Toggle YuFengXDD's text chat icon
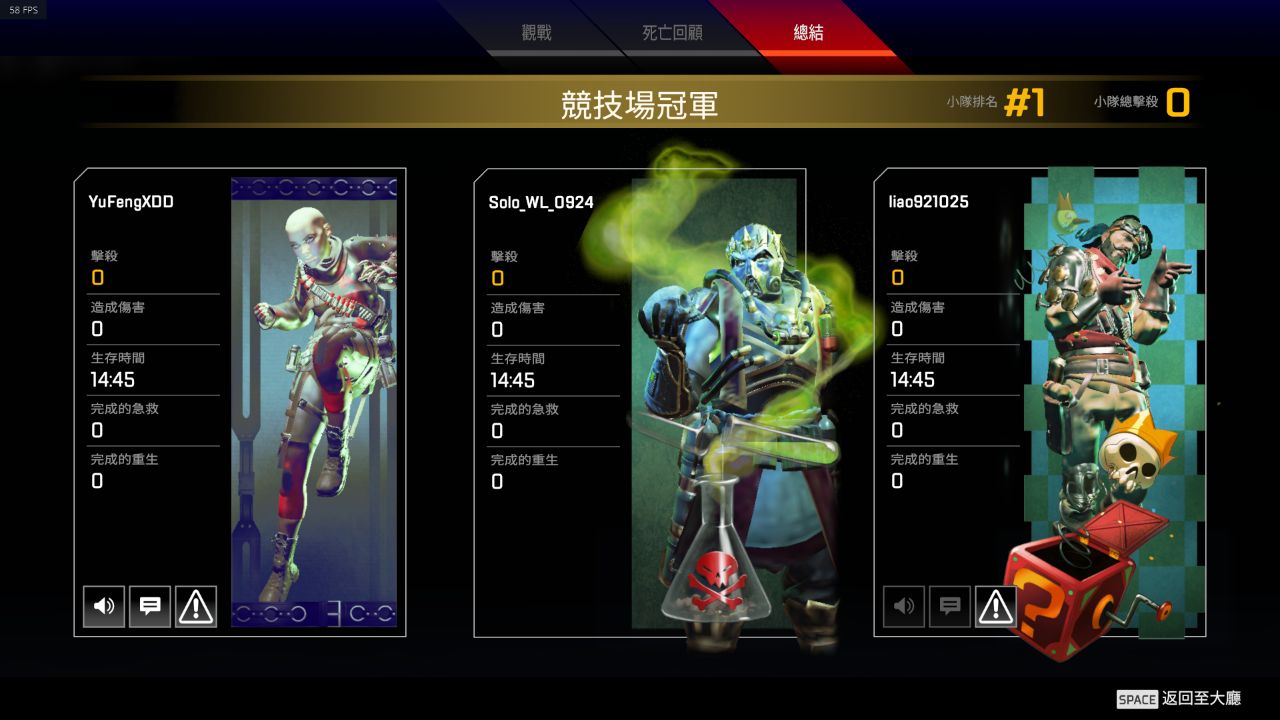This screenshot has height=720, width=1280. pyautogui.click(x=150, y=606)
